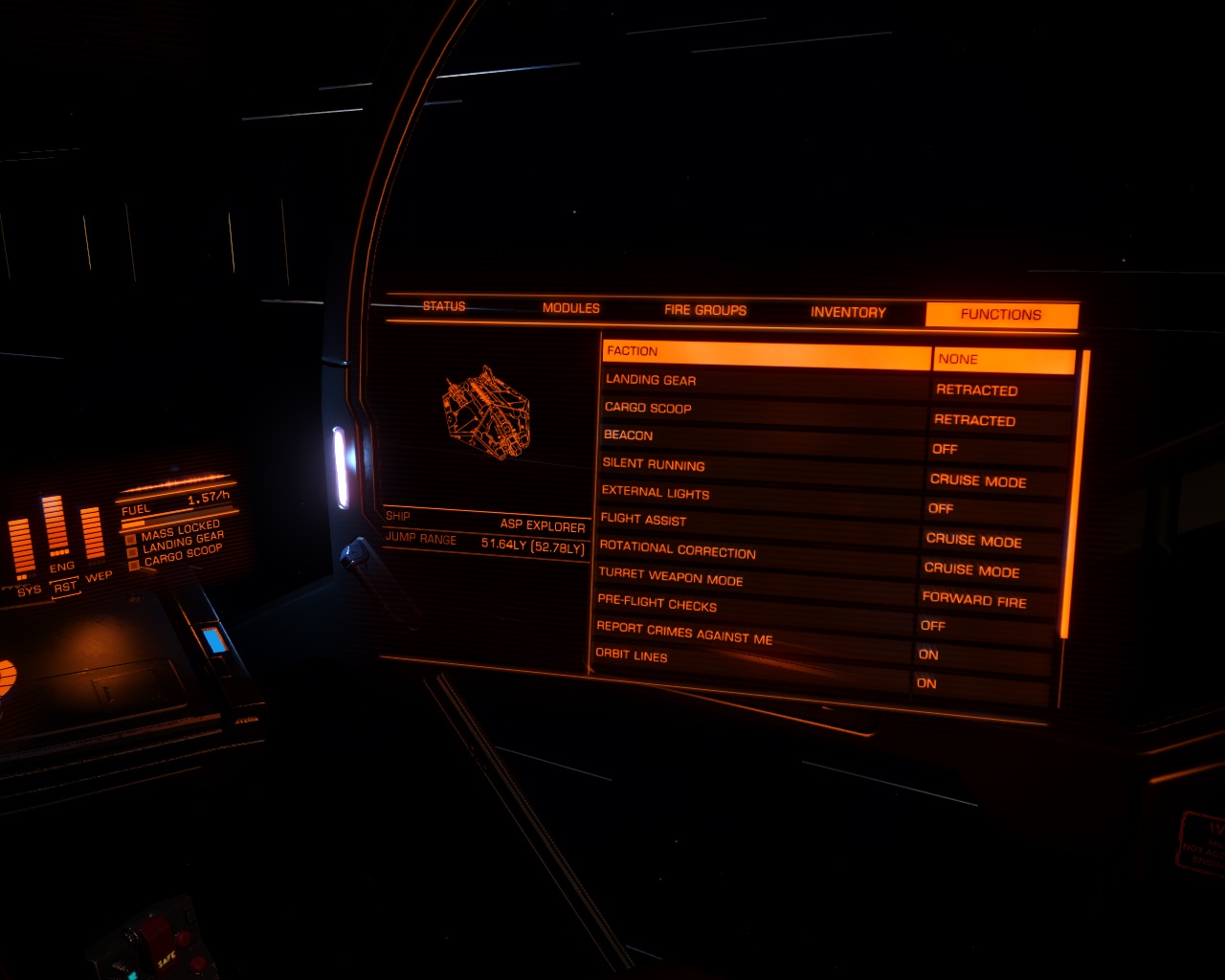This screenshot has width=1225, height=980.
Task: Select Turret Weapon Mode row
Action: click(757, 580)
